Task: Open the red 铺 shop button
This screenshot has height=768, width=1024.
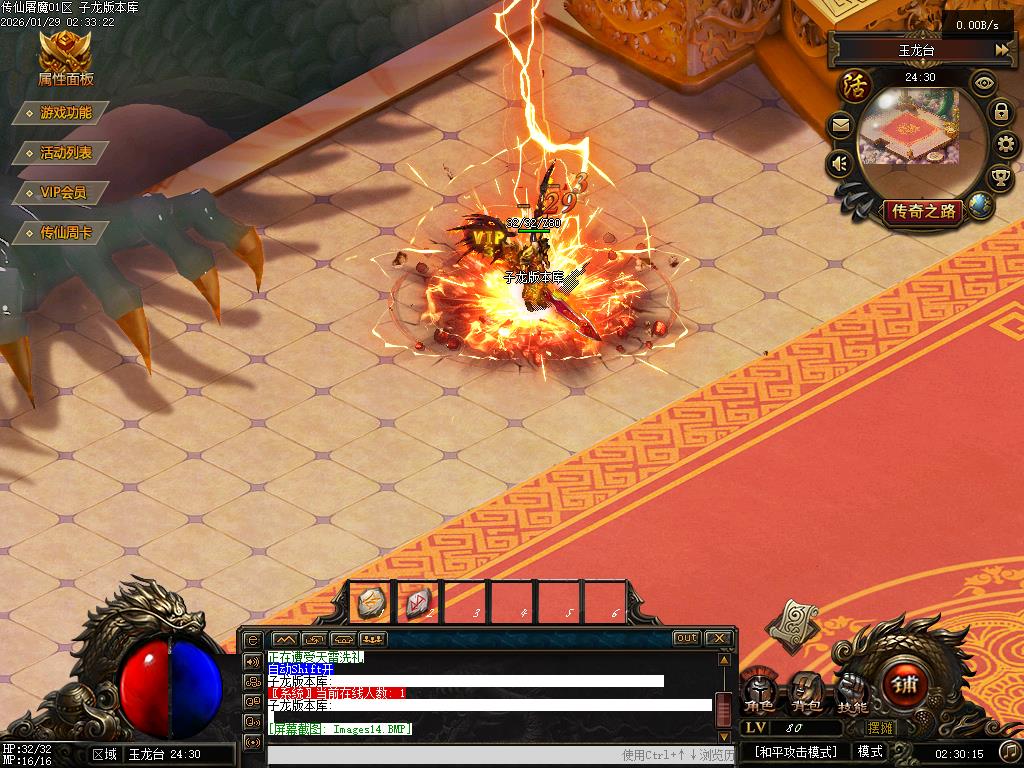Action: coord(908,686)
